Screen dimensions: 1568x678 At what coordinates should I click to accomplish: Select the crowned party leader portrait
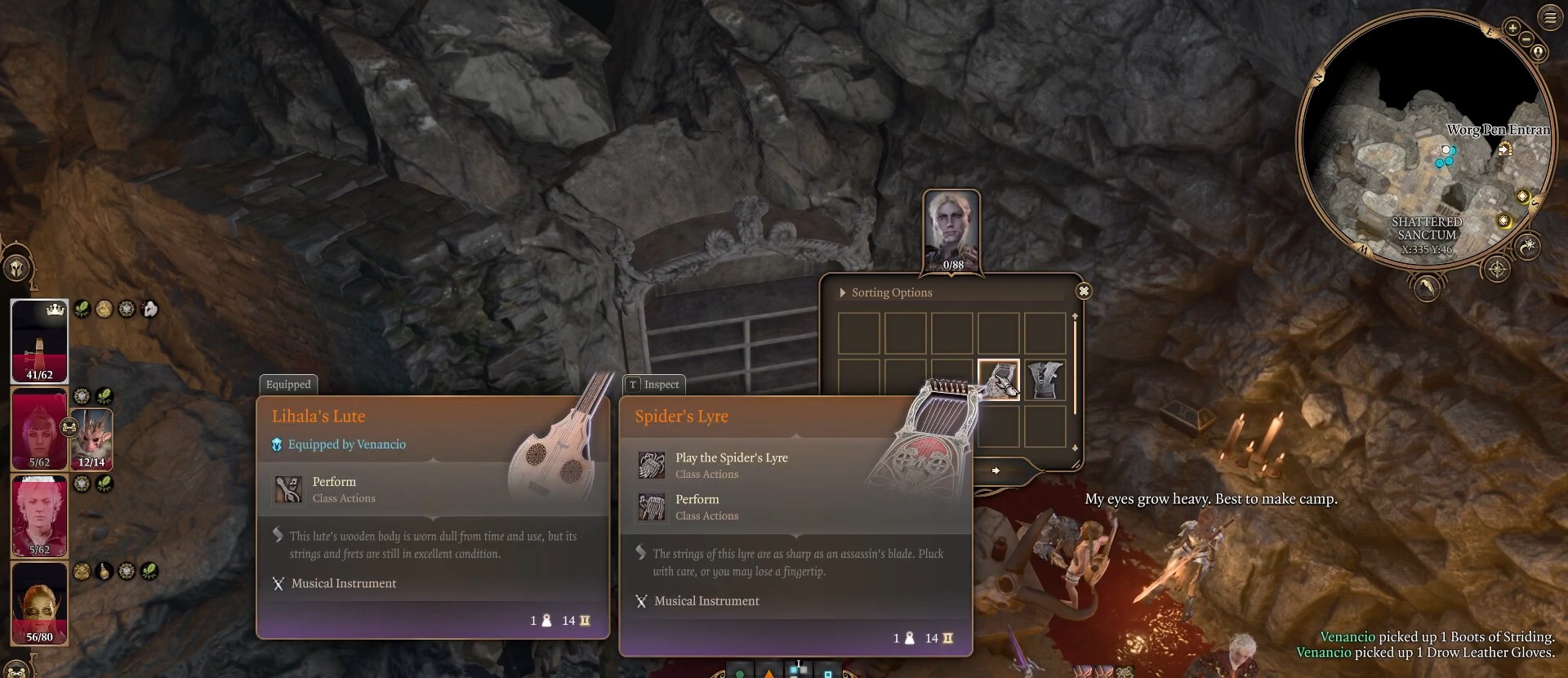tap(39, 341)
